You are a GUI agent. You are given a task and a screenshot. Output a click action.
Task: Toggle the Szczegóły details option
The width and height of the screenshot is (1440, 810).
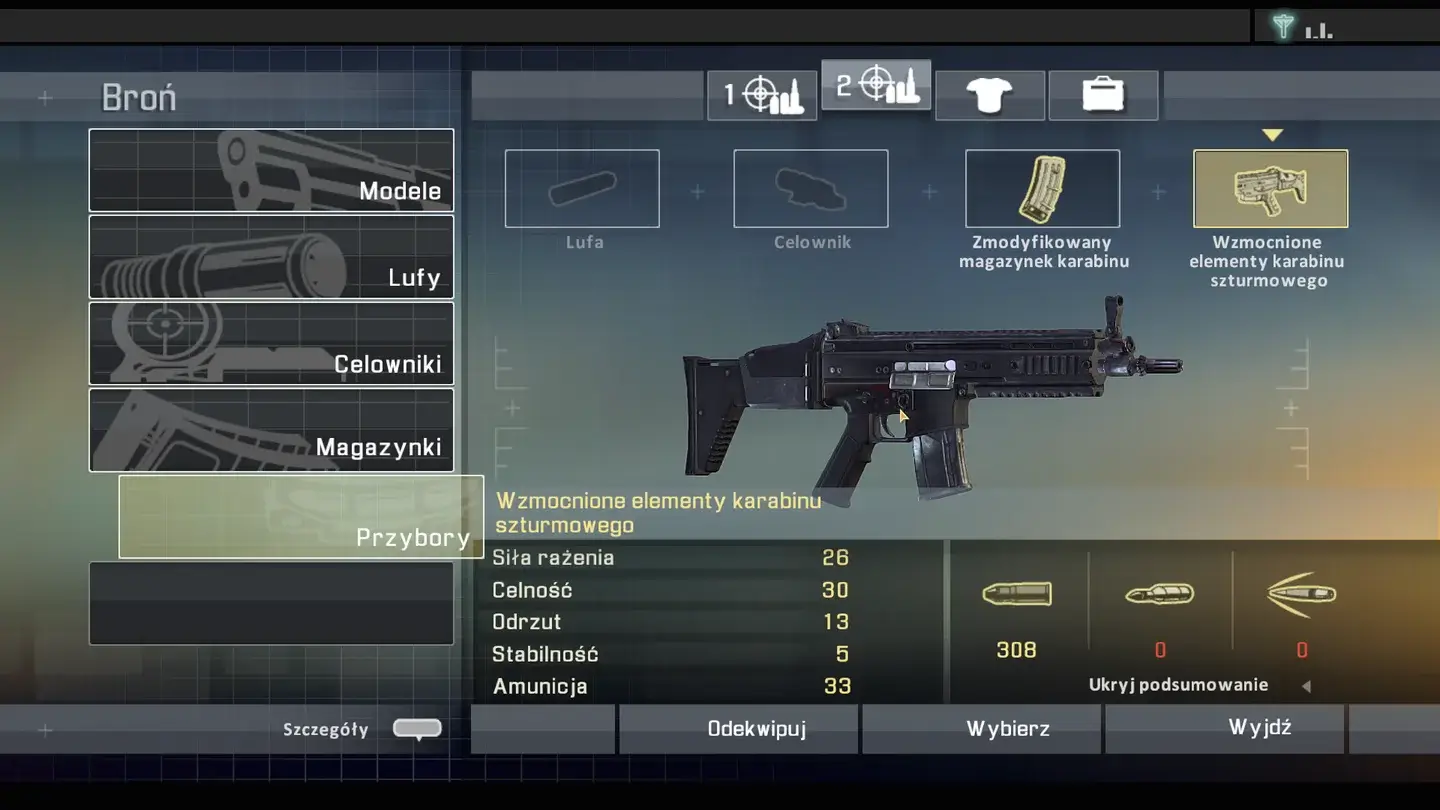point(417,729)
